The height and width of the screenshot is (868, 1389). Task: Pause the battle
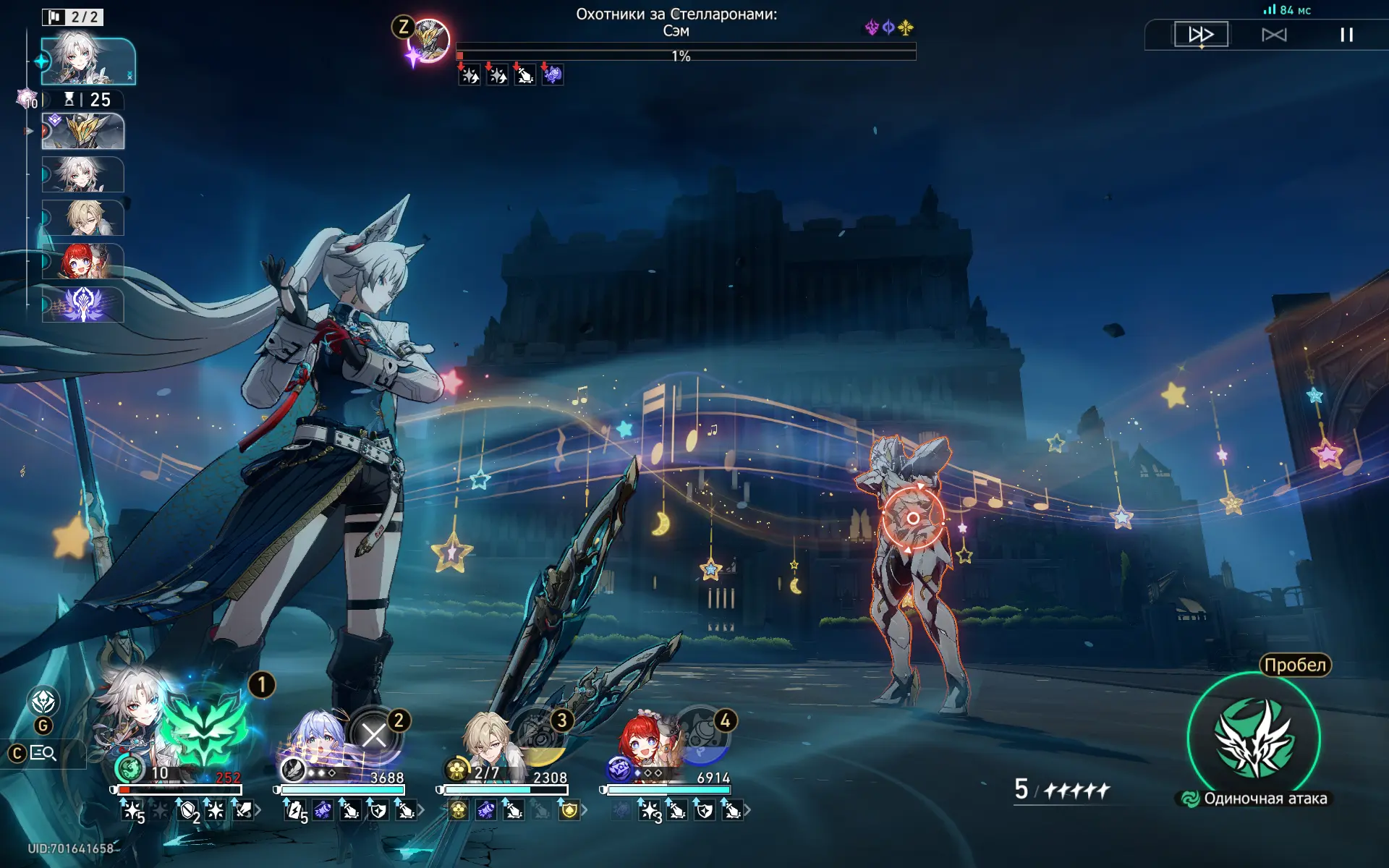pyautogui.click(x=1346, y=35)
